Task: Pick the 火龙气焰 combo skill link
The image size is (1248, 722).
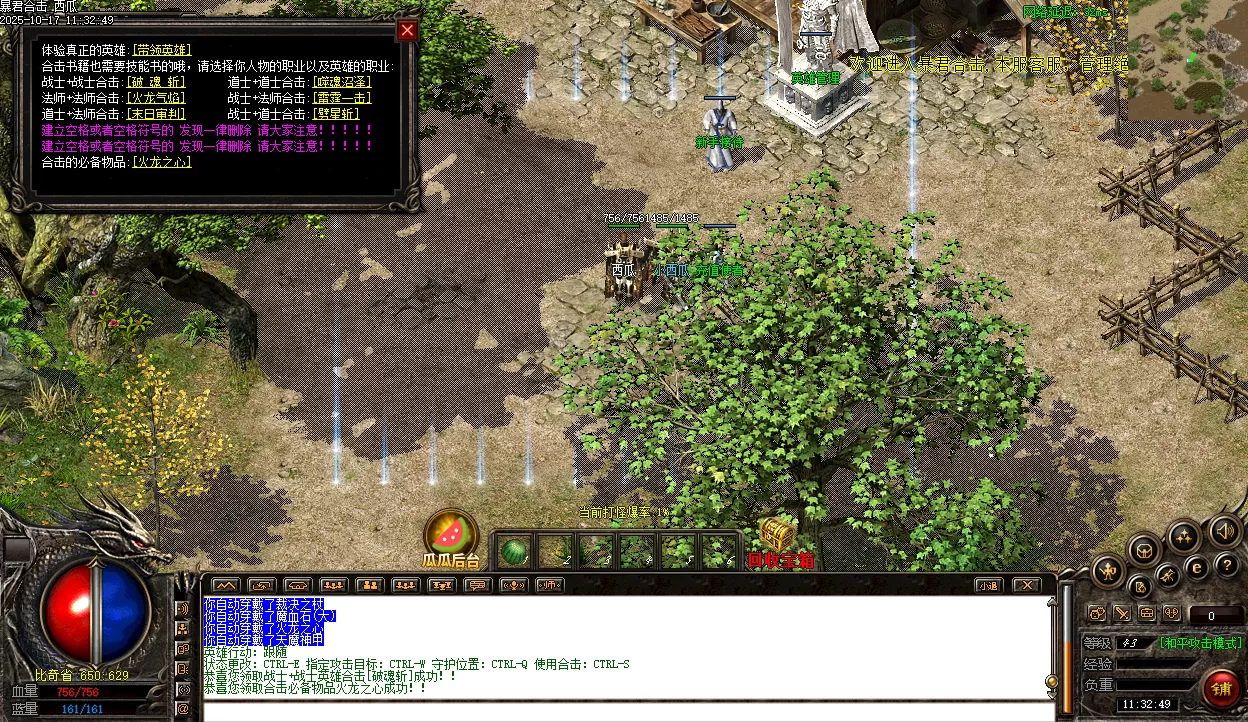Action: pyautogui.click(x=156, y=98)
